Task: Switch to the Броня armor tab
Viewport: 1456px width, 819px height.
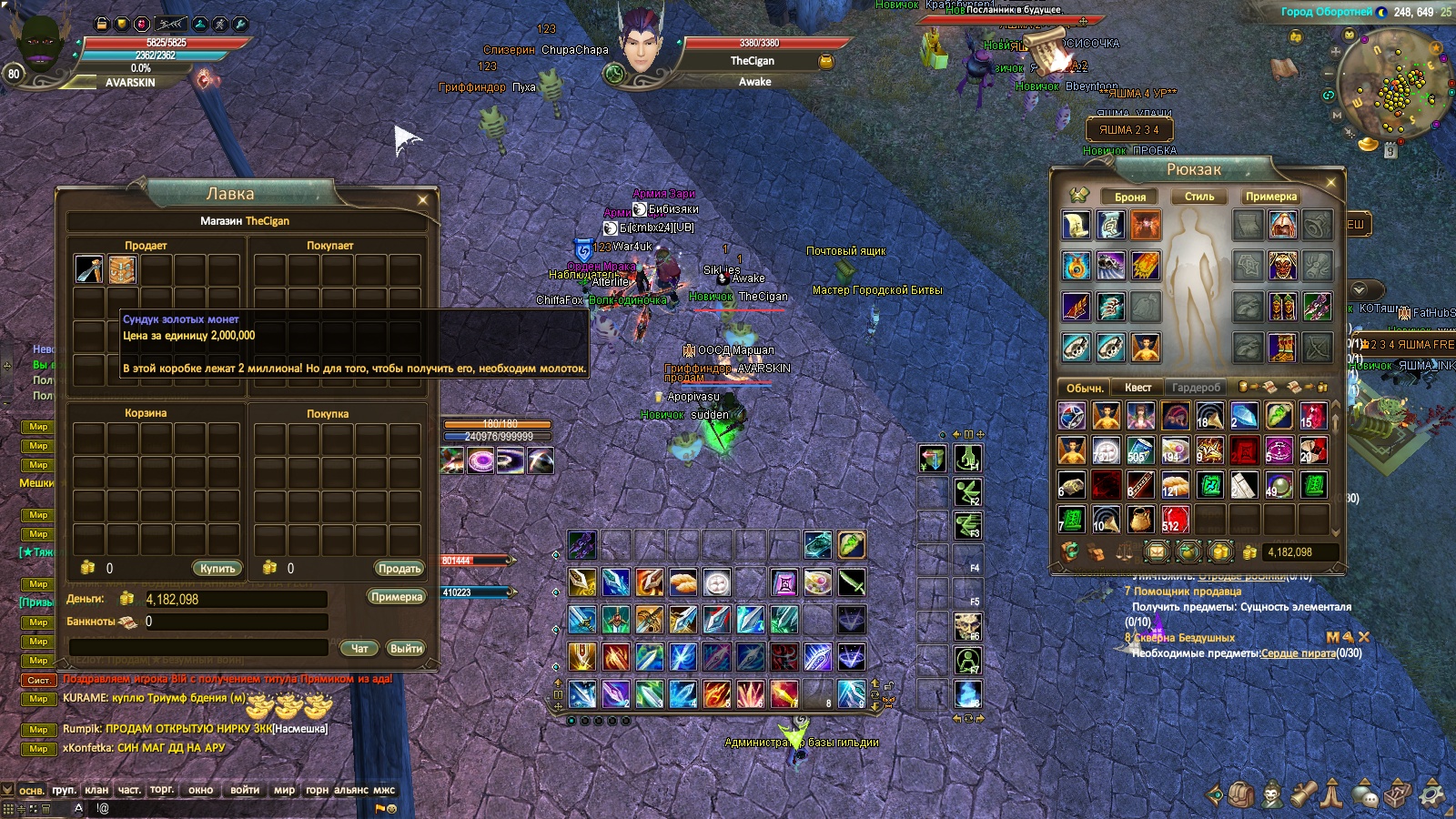Action: click(1130, 197)
